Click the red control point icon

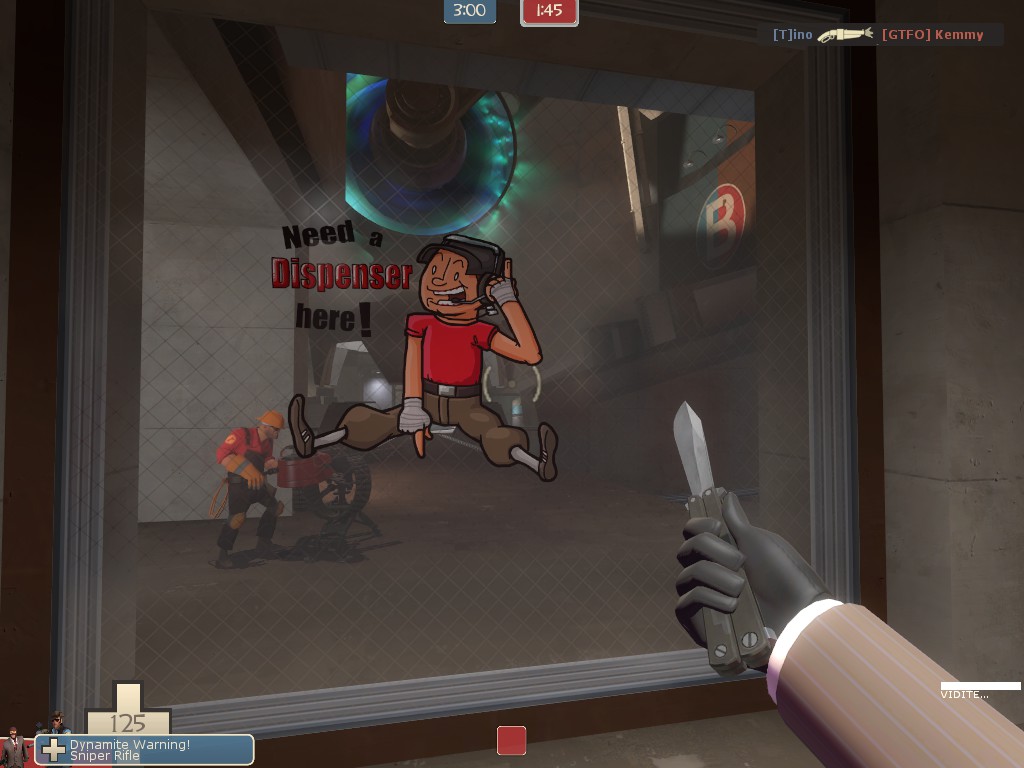pos(511,741)
